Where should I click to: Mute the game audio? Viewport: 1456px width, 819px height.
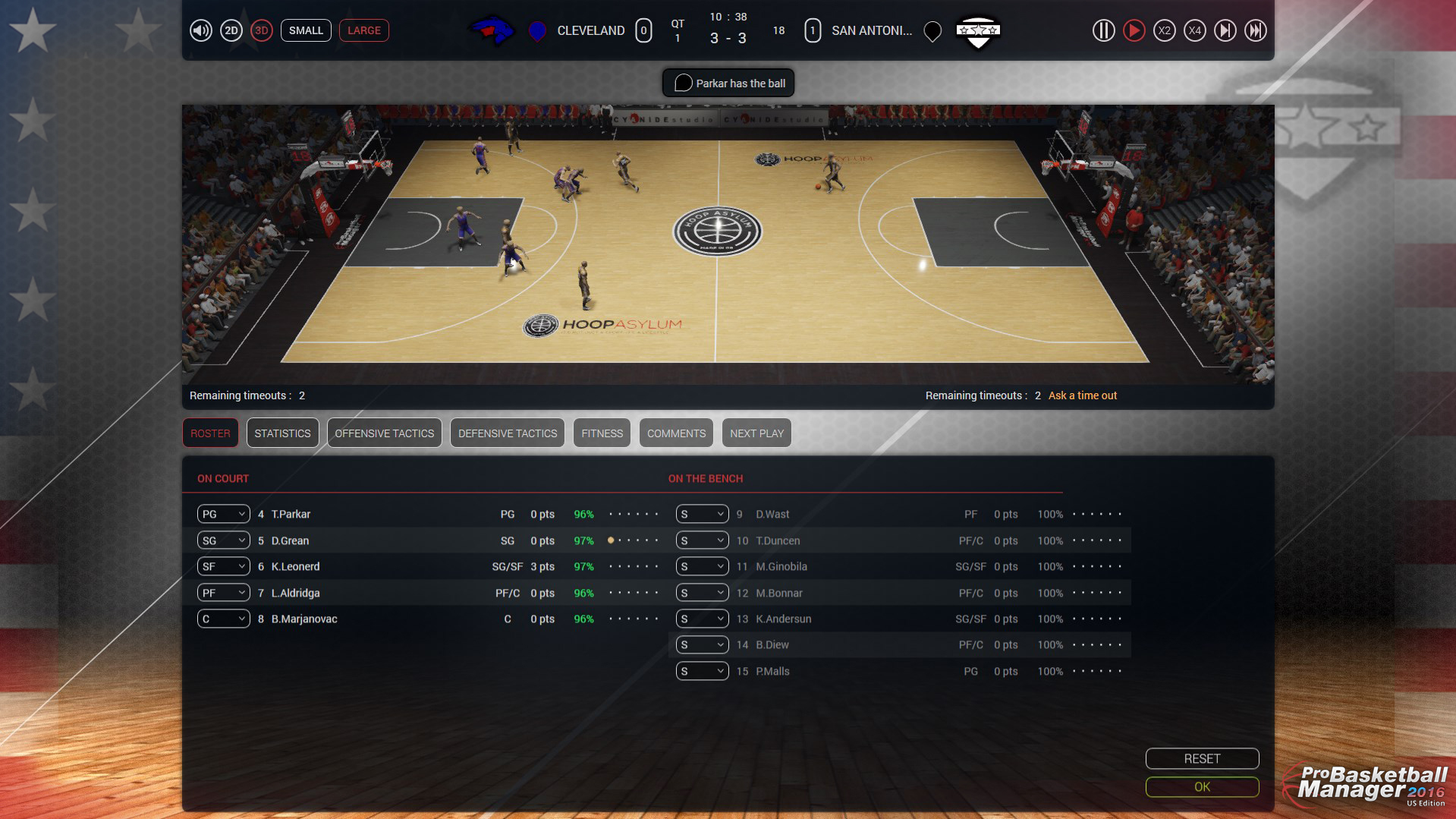click(x=200, y=30)
